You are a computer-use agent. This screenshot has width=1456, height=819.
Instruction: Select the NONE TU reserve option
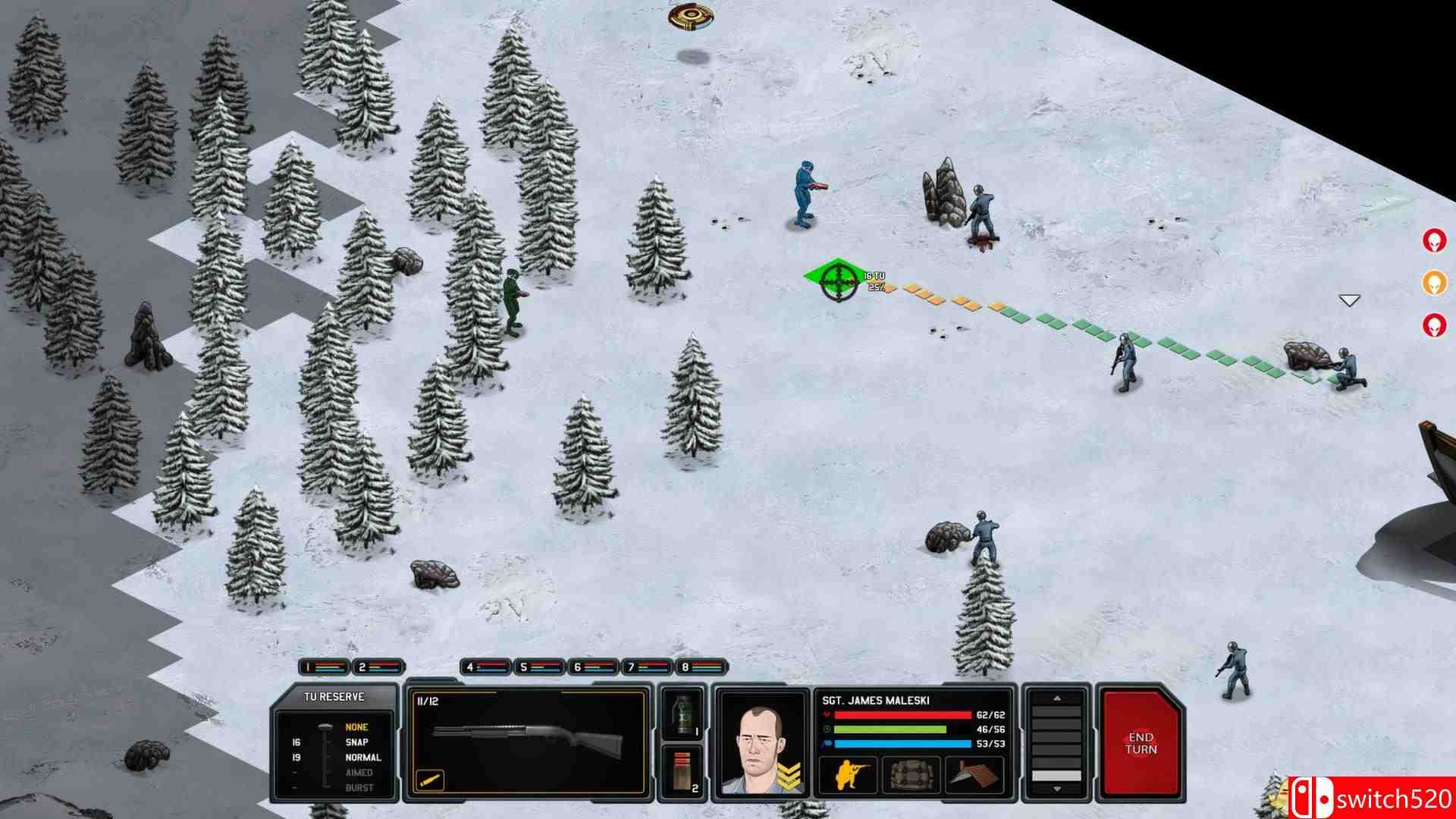356,726
